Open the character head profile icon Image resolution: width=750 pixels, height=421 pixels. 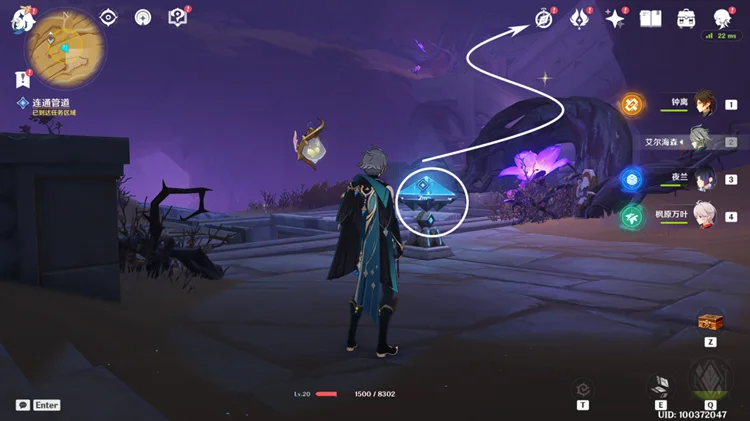click(722, 18)
